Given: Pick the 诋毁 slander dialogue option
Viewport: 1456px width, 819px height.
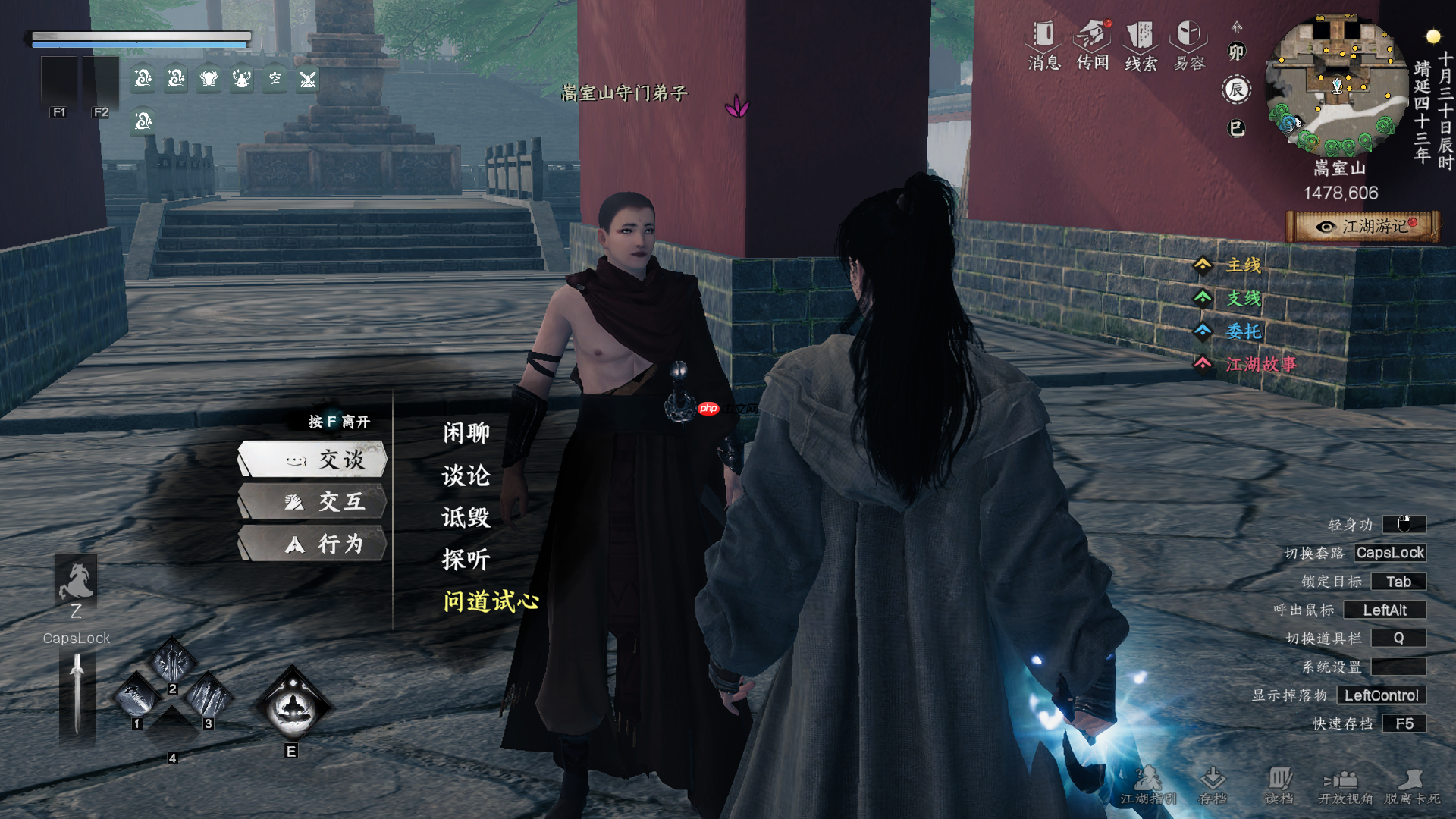Looking at the screenshot, I should tap(466, 518).
